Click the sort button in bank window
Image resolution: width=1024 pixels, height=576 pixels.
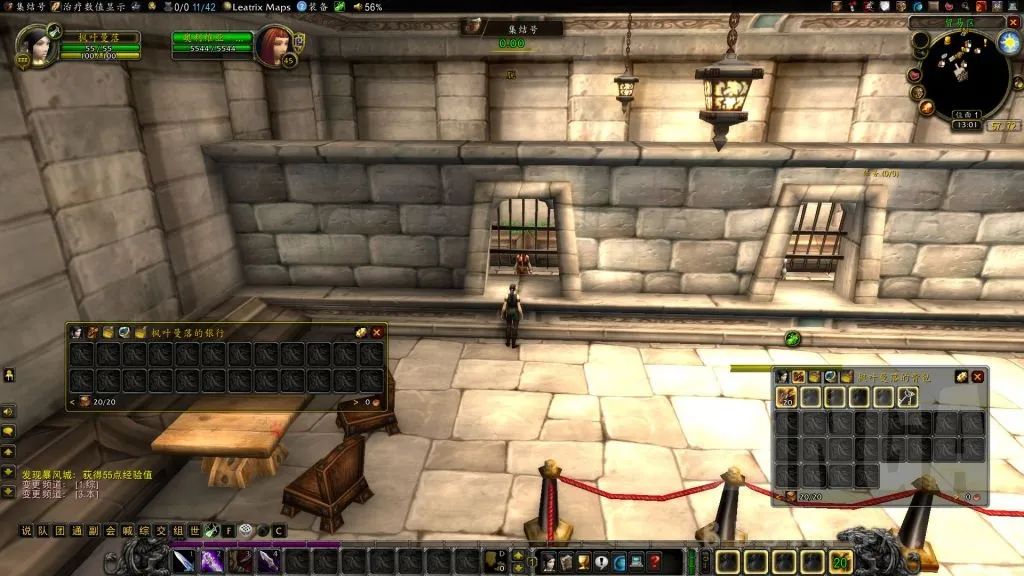pyautogui.click(x=360, y=332)
